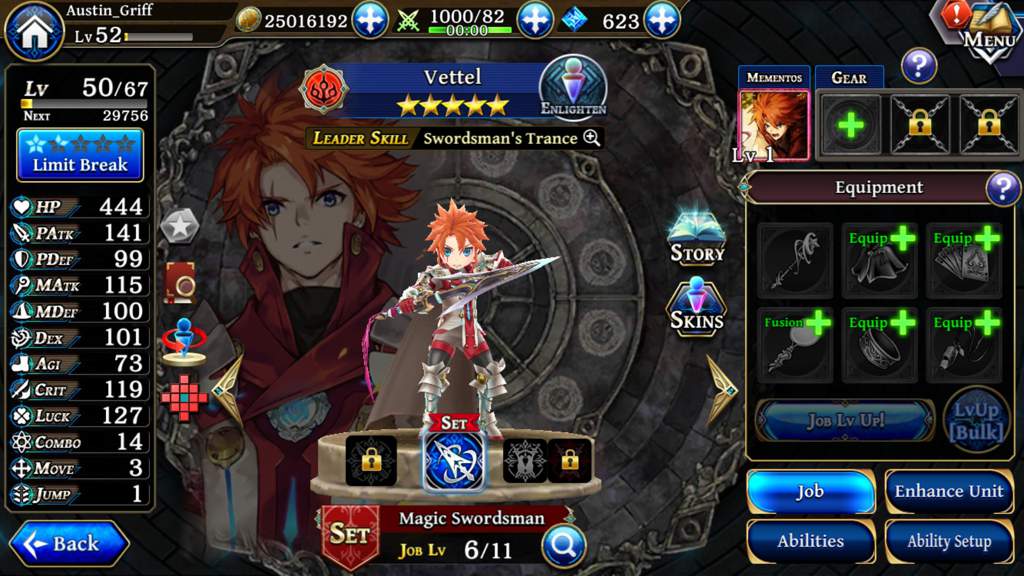Open the Abilities panel
This screenshot has width=1024, height=576.
point(810,541)
